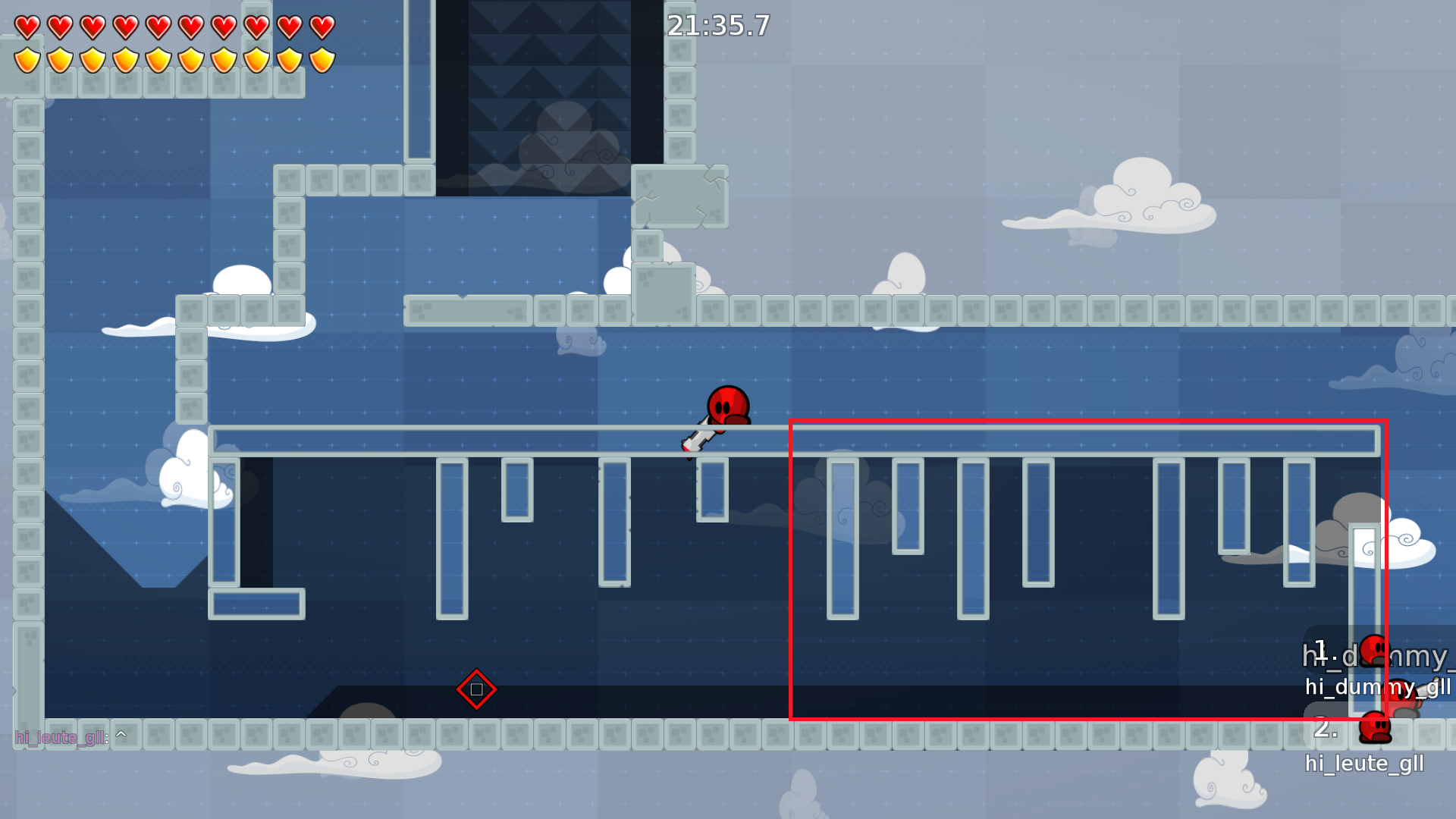Screen dimensions: 1456x819
Task: Click the red avatar beside rank 1 entry
Action: [x=1375, y=650]
